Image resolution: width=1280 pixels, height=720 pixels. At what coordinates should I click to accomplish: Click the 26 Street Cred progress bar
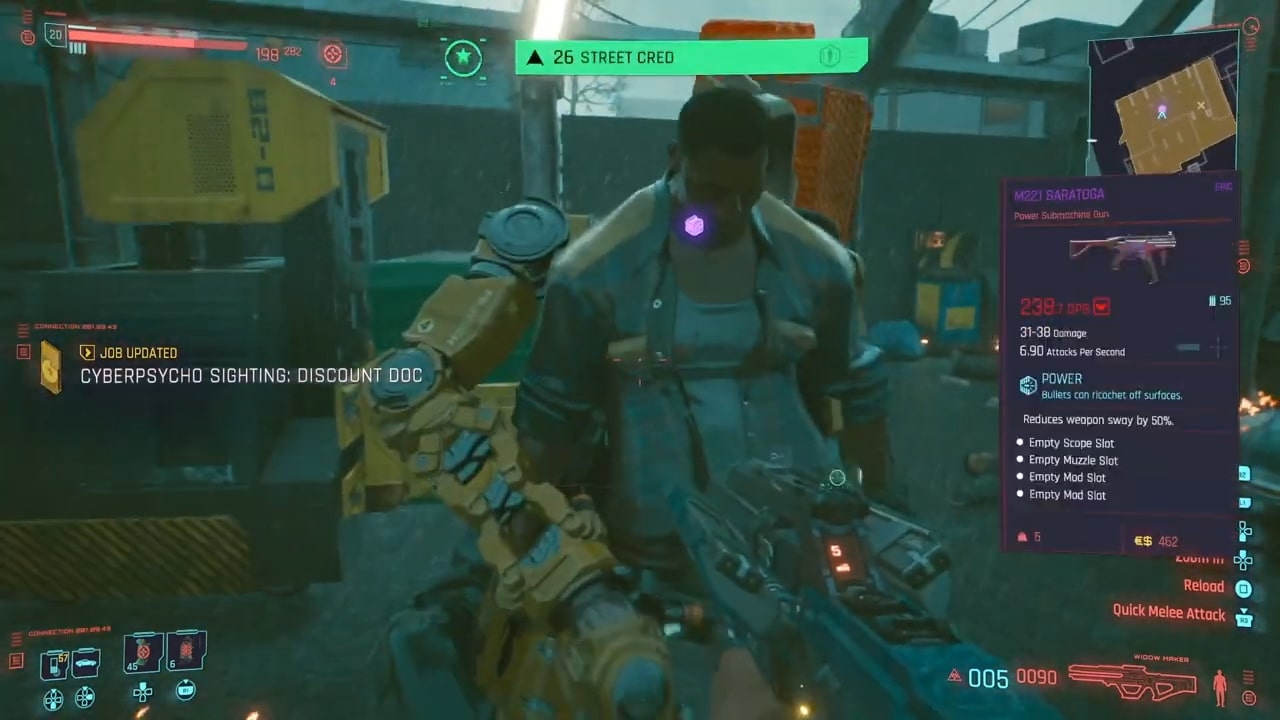[x=690, y=57]
